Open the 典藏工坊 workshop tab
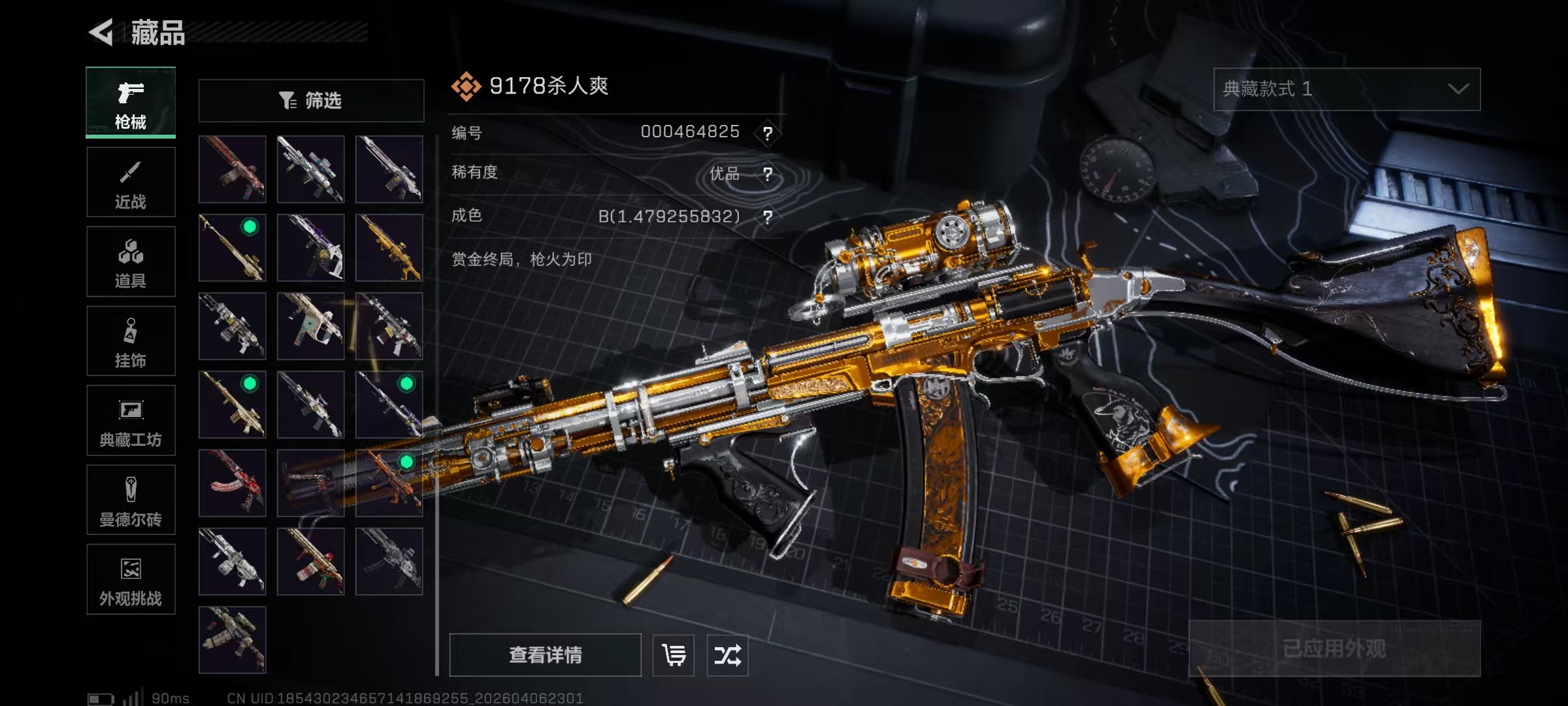1568x706 pixels. point(131,420)
